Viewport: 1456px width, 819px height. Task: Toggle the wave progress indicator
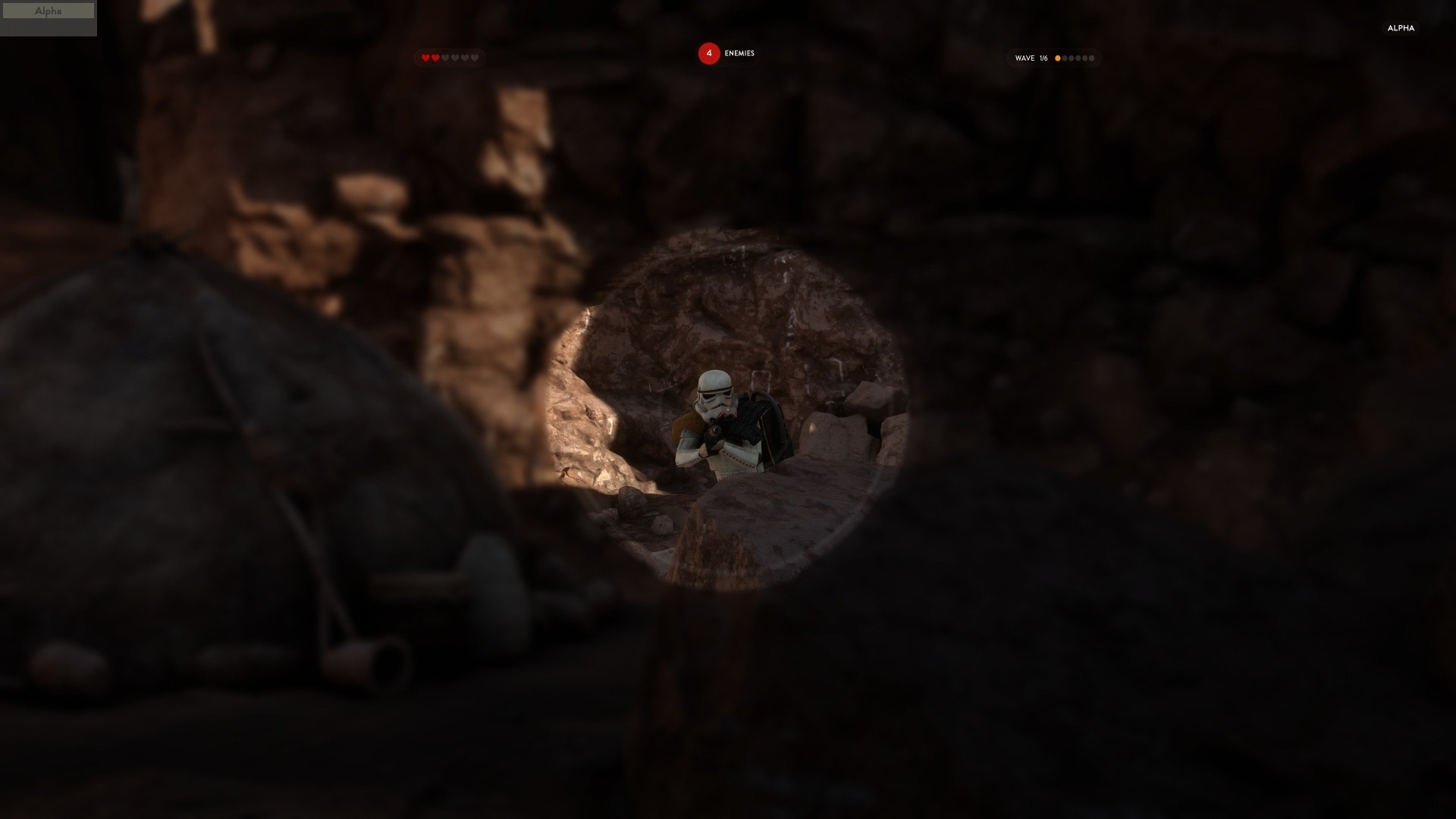[x=1054, y=58]
